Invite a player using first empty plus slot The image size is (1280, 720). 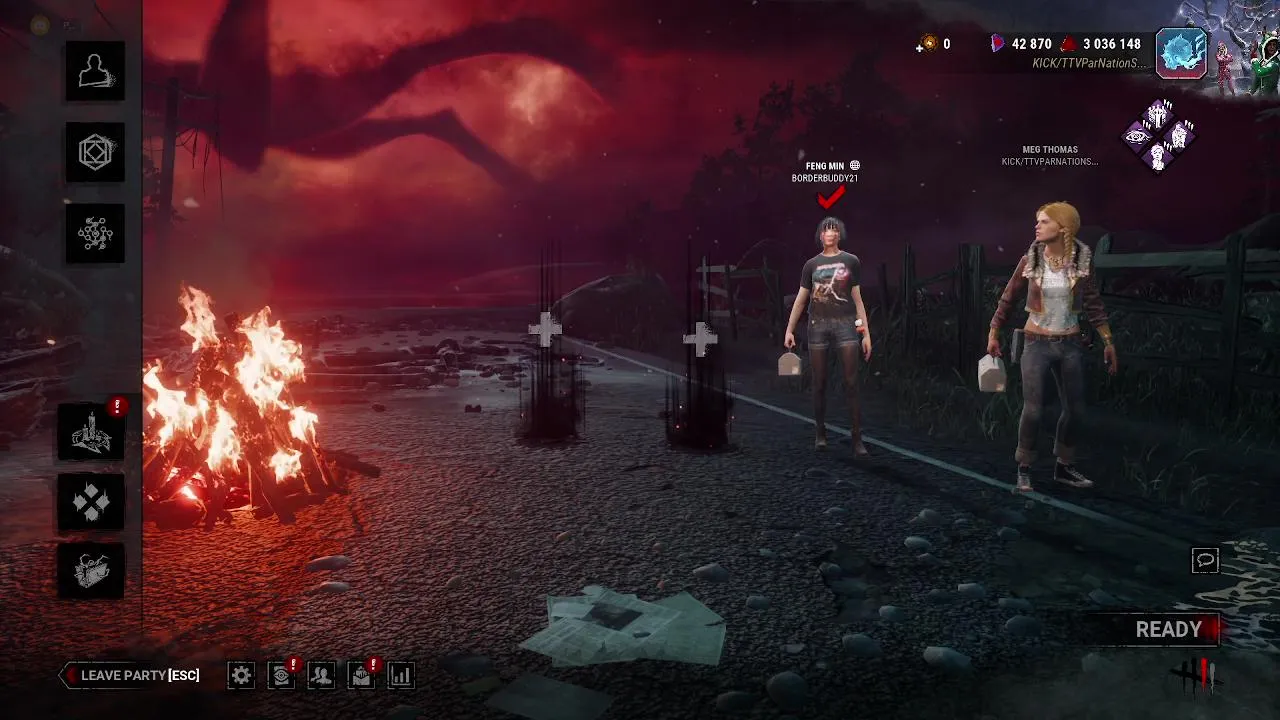pyautogui.click(x=545, y=329)
